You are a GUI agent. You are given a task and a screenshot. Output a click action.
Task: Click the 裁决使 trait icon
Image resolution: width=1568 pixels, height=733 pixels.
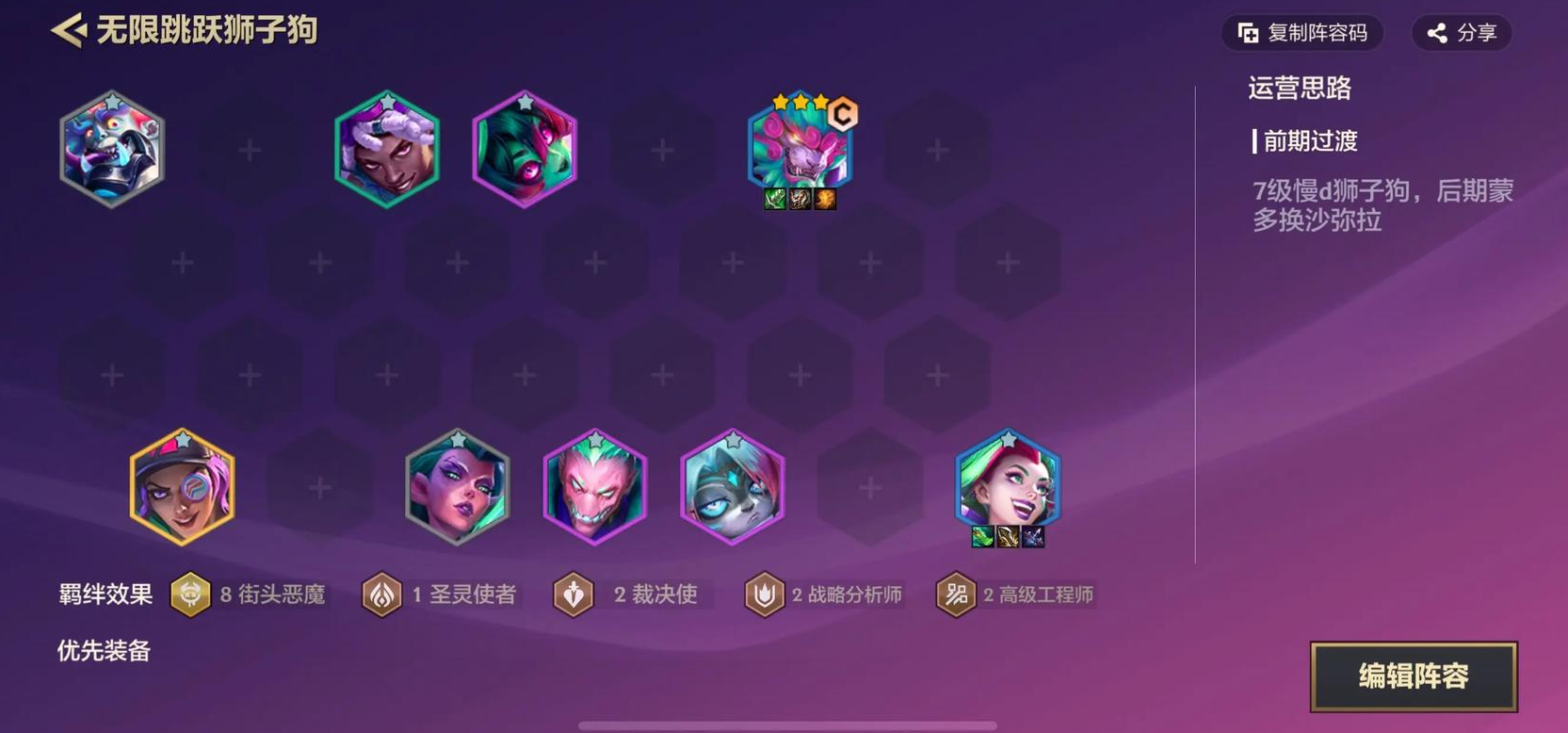coord(573,594)
